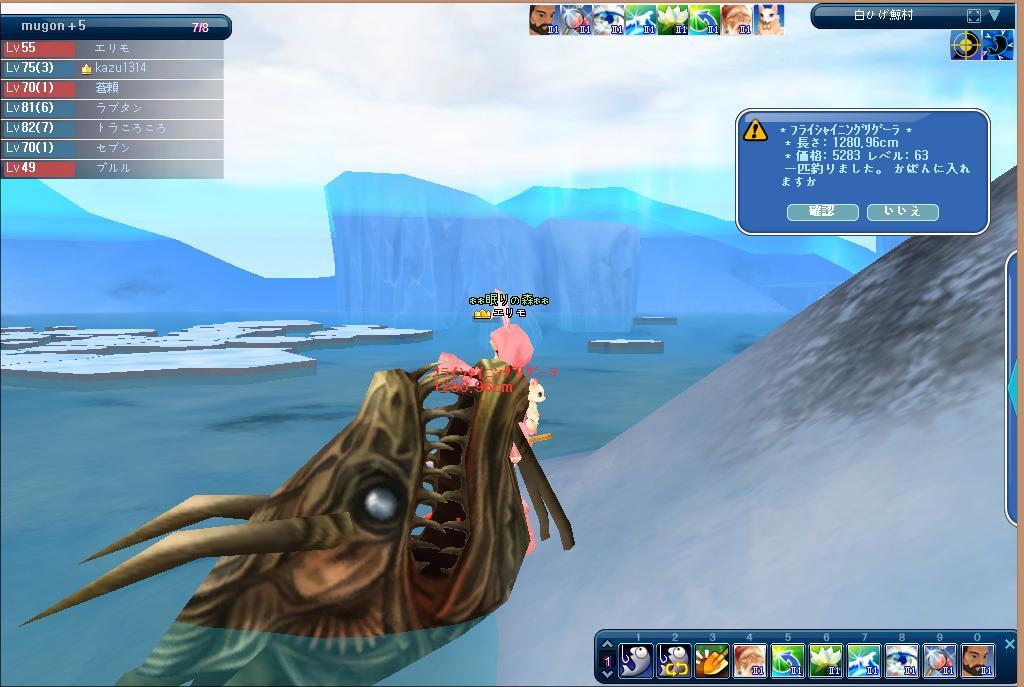This screenshot has width=1024, height=687.
Task: Close the skill hotbar with the X
Action: point(1009,644)
